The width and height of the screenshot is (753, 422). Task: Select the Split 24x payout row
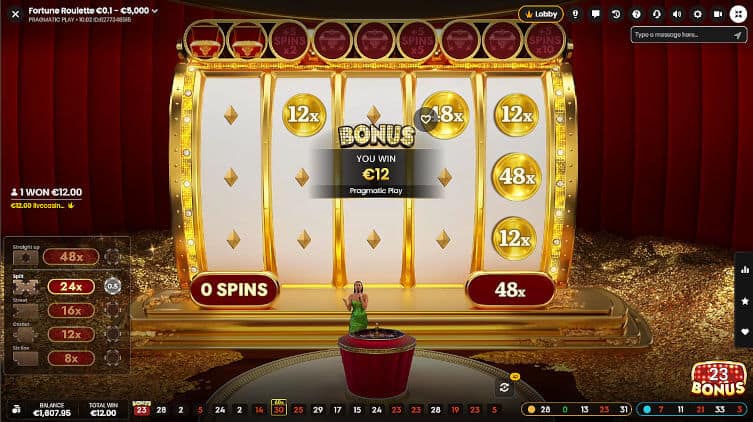pyautogui.click(x=71, y=286)
